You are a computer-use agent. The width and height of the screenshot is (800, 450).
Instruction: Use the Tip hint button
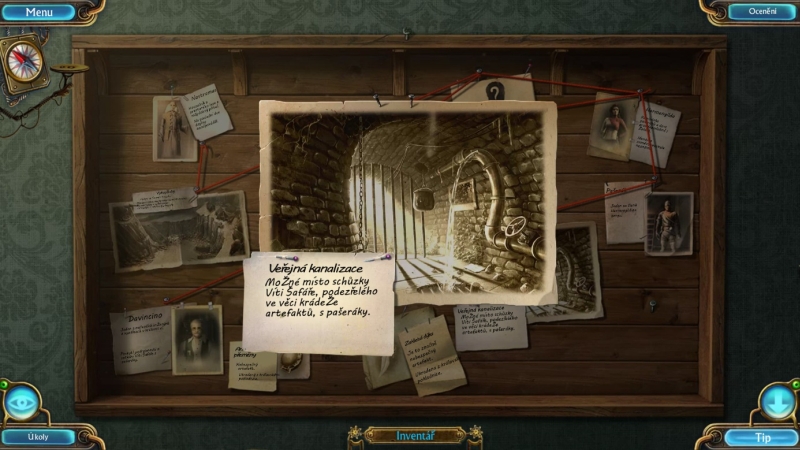762,436
